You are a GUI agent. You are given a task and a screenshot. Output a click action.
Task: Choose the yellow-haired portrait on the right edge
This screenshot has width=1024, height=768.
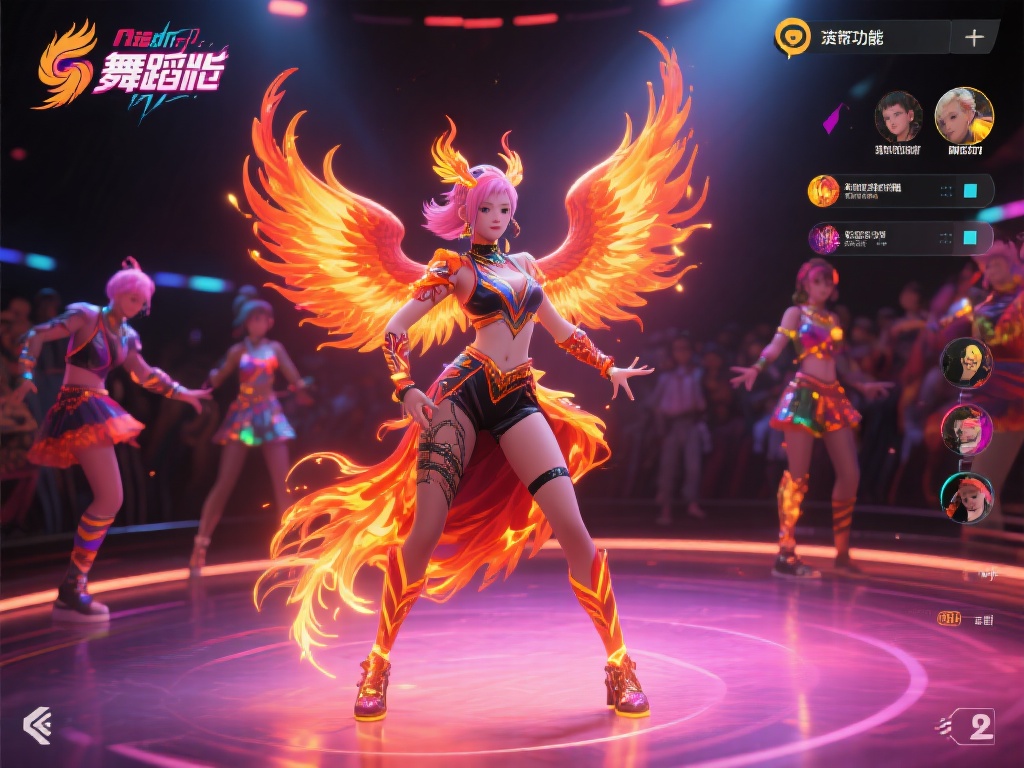pos(967,363)
